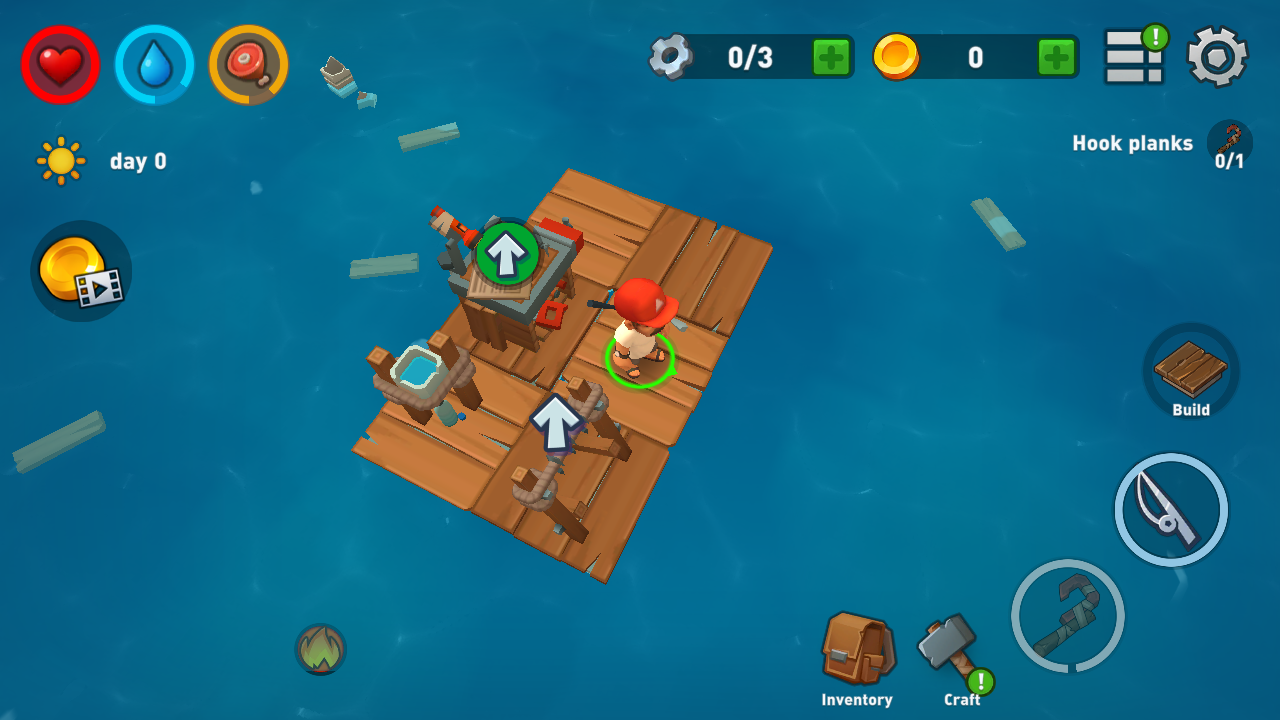The width and height of the screenshot is (1280, 720).
Task: Check the meat hunger status
Action: 248,65
